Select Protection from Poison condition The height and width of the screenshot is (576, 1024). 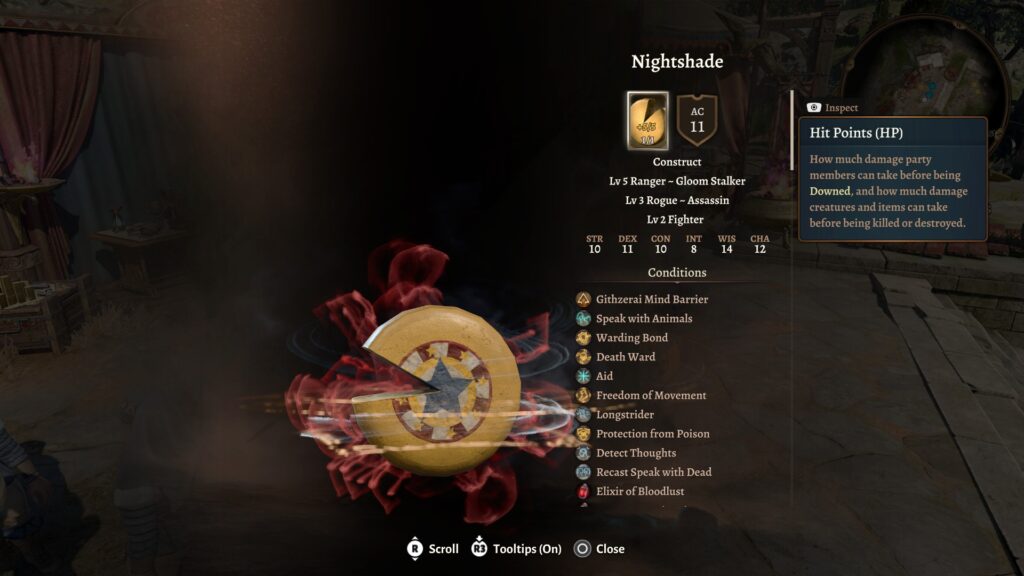click(652, 434)
